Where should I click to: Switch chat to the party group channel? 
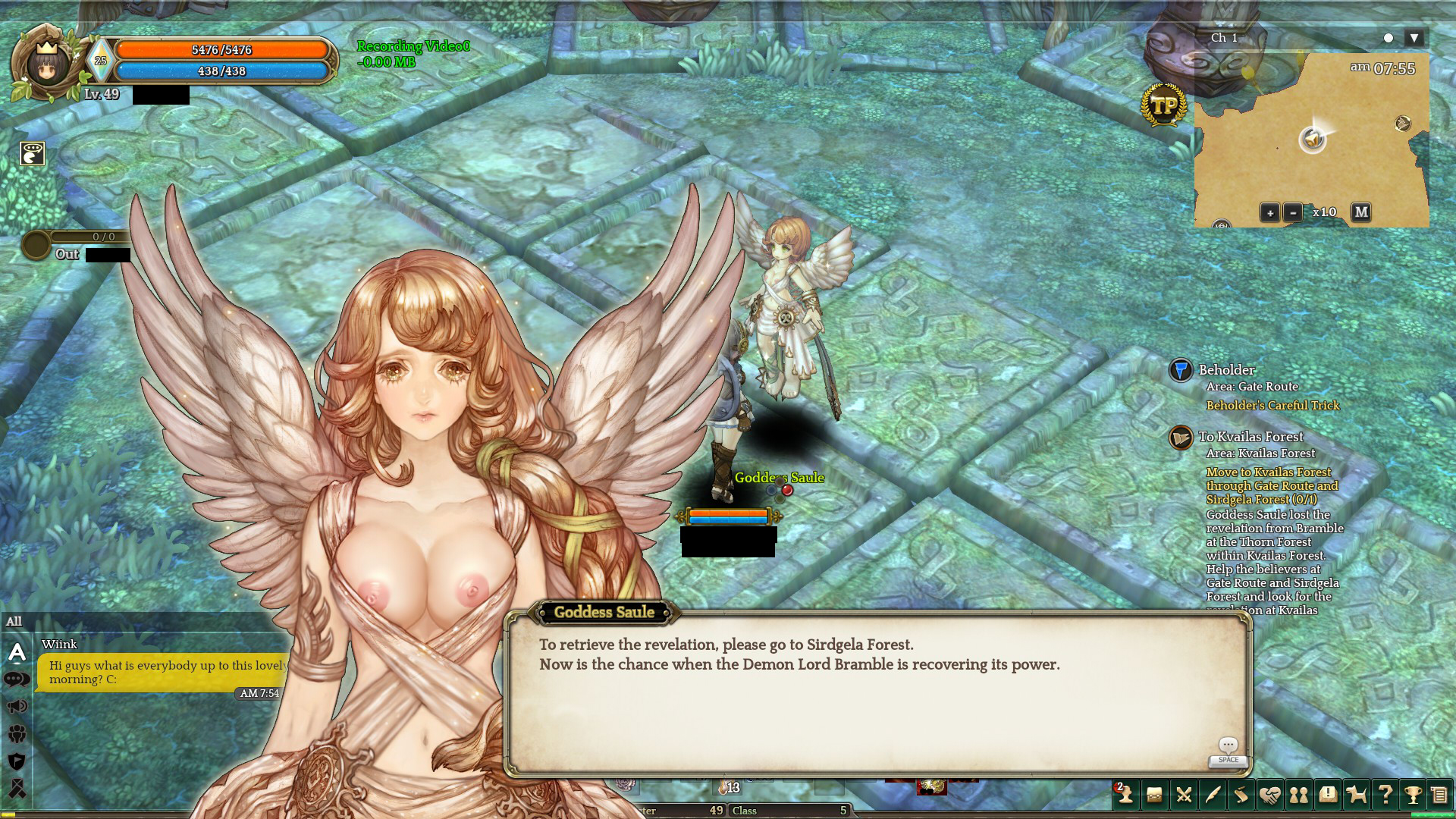[17, 733]
